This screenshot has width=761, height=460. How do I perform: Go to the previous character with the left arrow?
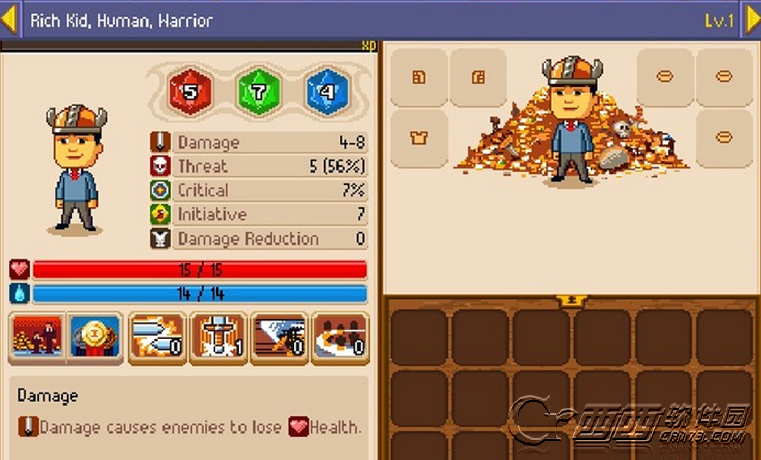click(9, 20)
